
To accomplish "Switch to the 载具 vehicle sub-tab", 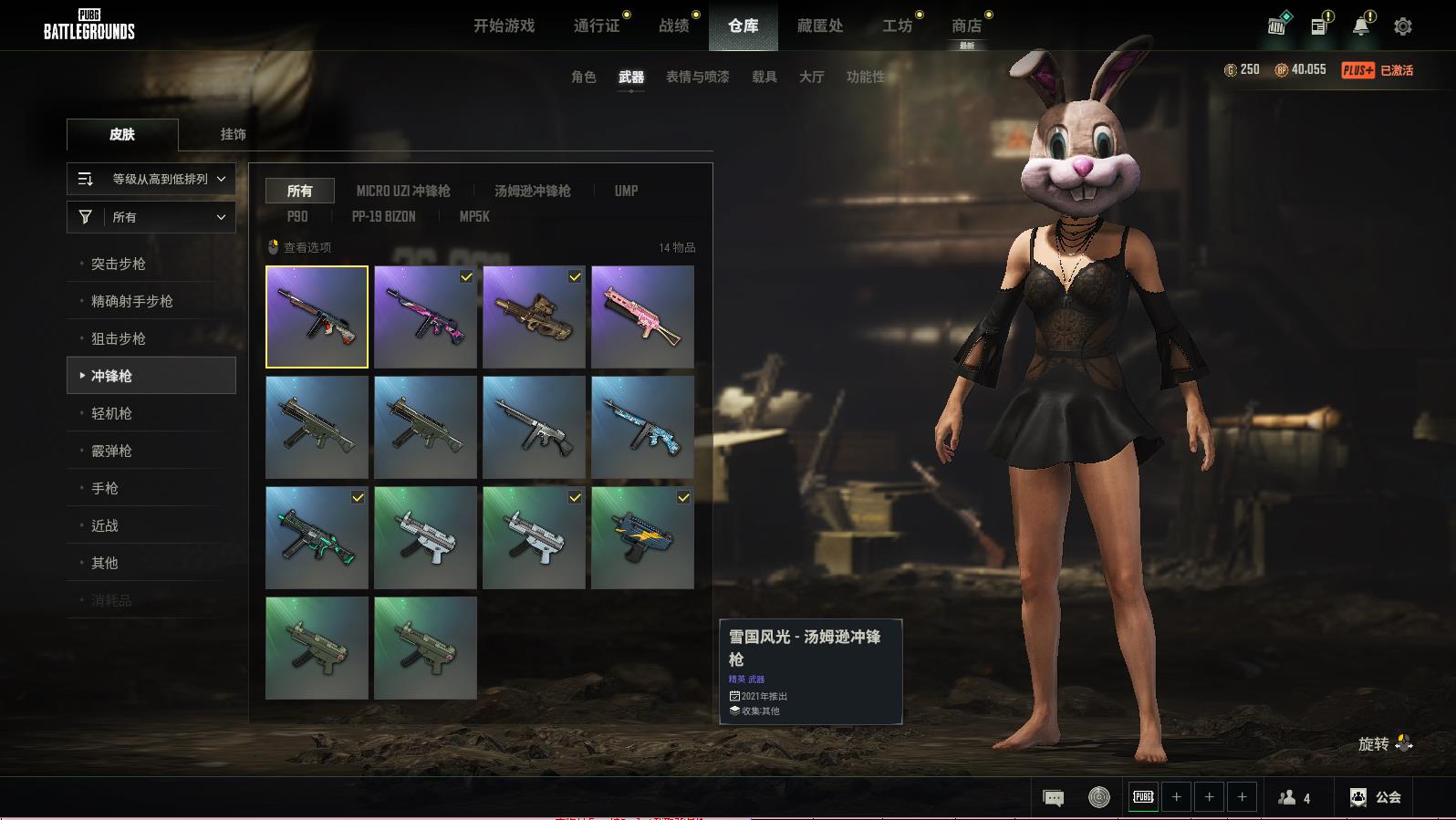I will (x=764, y=77).
